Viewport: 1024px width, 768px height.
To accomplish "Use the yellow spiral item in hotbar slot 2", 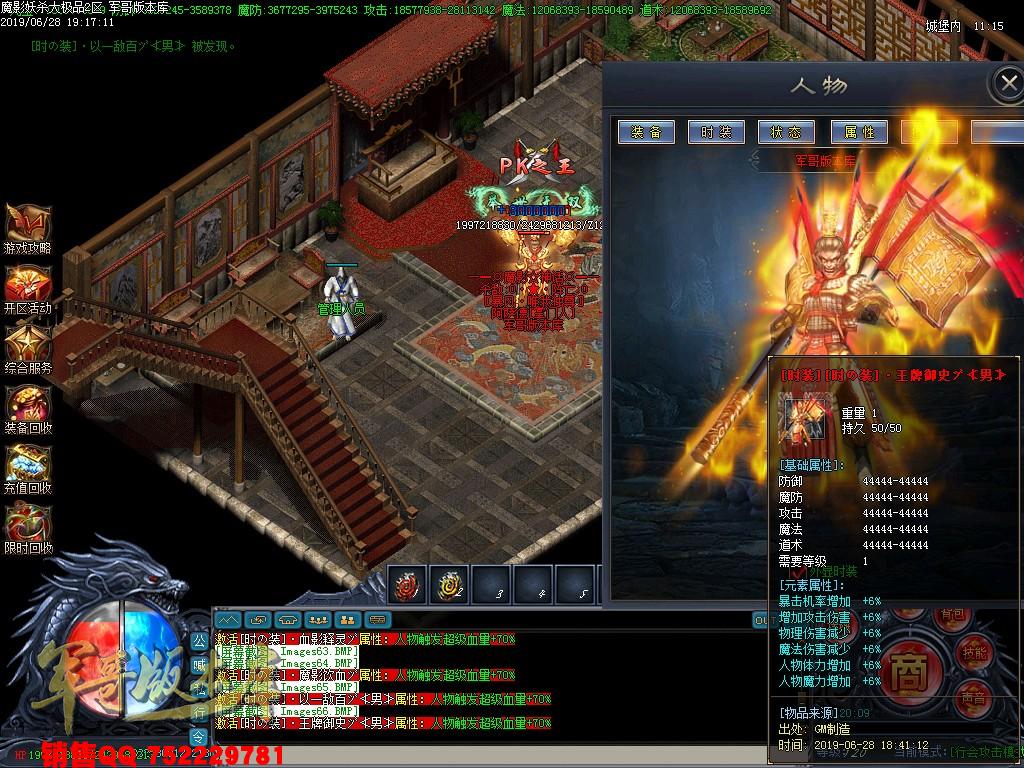I will coord(449,586).
